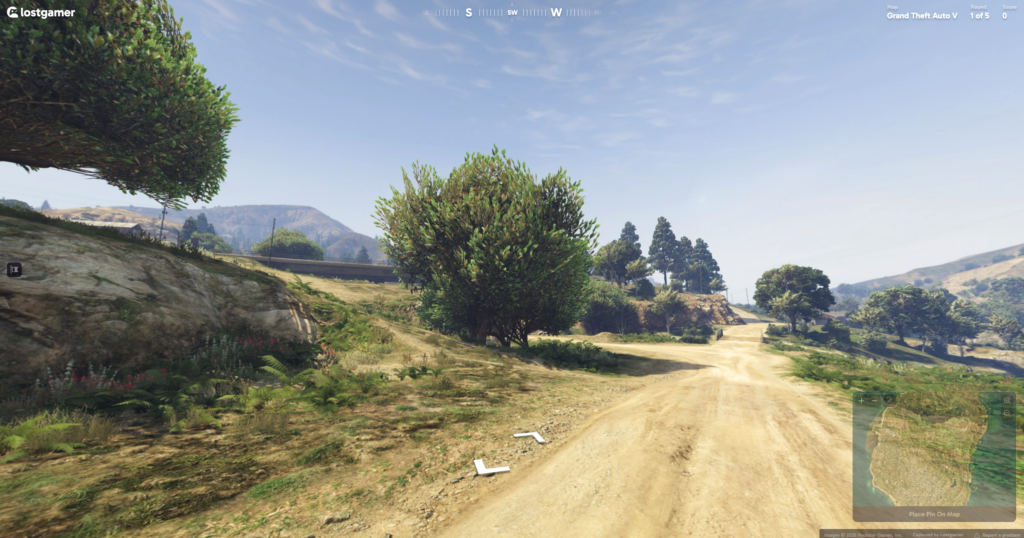Click the Place Pin On Map button
This screenshot has height=538, width=1024.
[x=934, y=514]
